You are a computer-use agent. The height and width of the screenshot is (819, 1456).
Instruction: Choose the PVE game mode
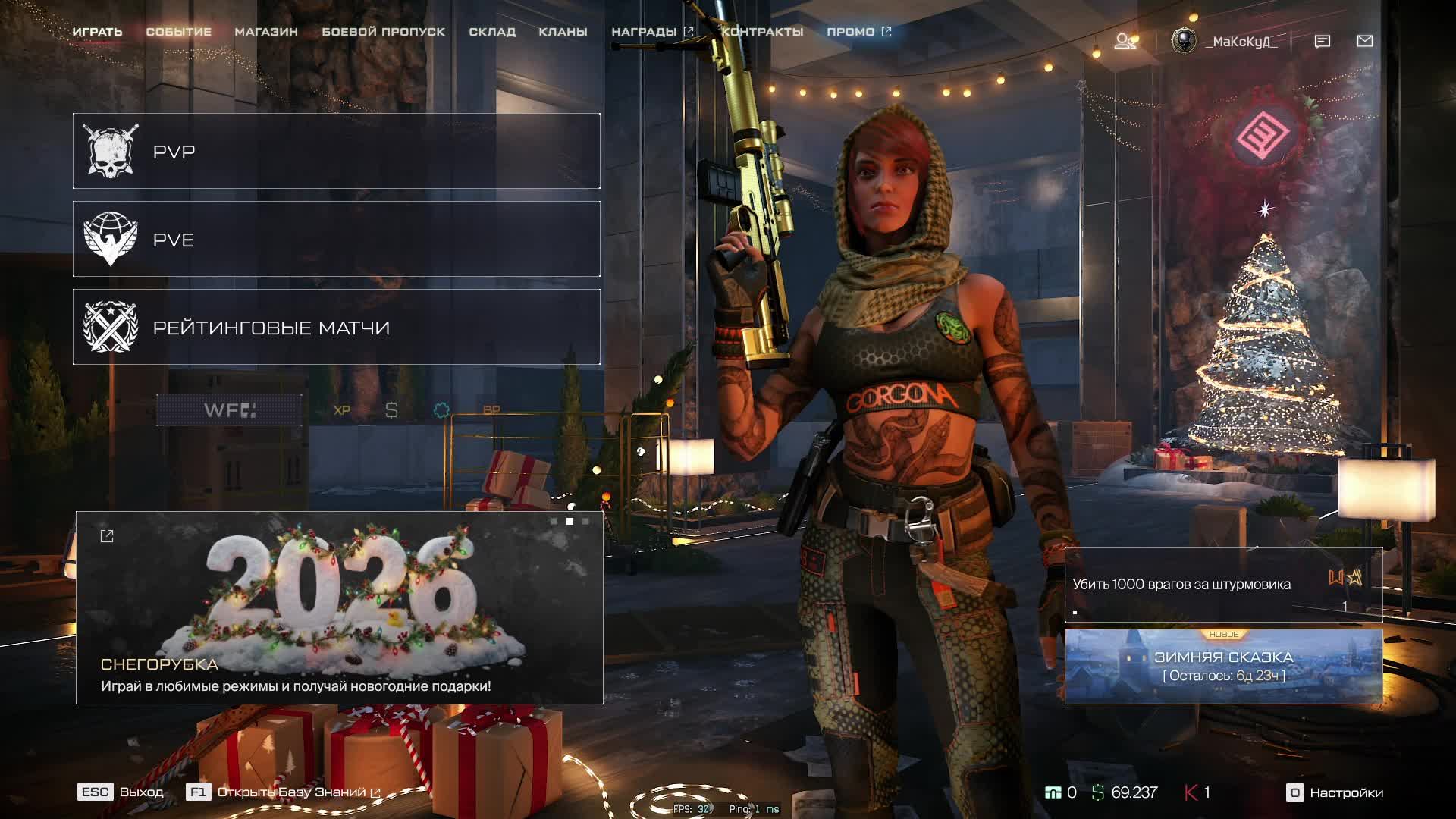coord(337,240)
